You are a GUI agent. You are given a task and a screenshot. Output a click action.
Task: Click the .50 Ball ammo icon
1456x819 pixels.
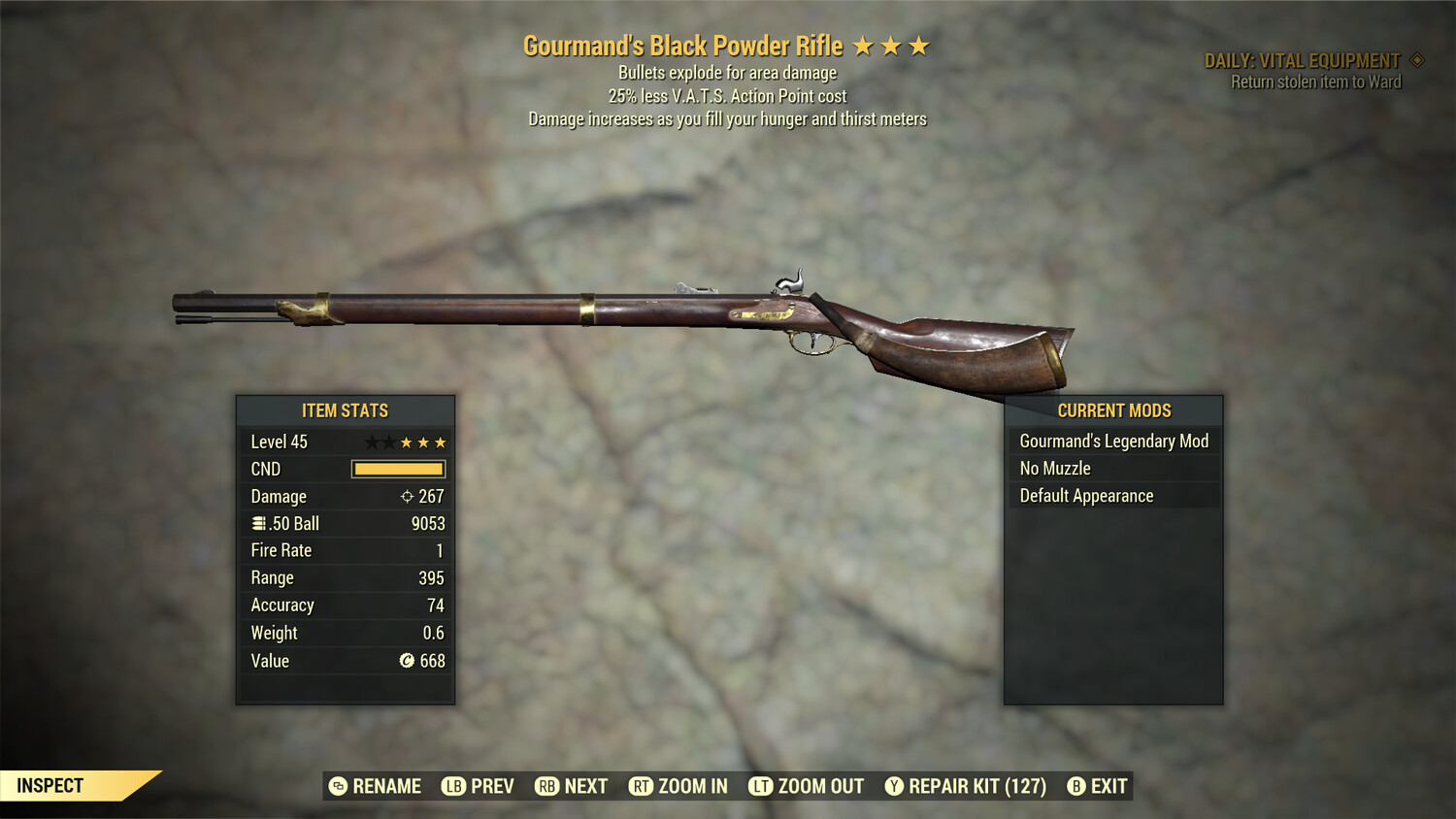[260, 523]
